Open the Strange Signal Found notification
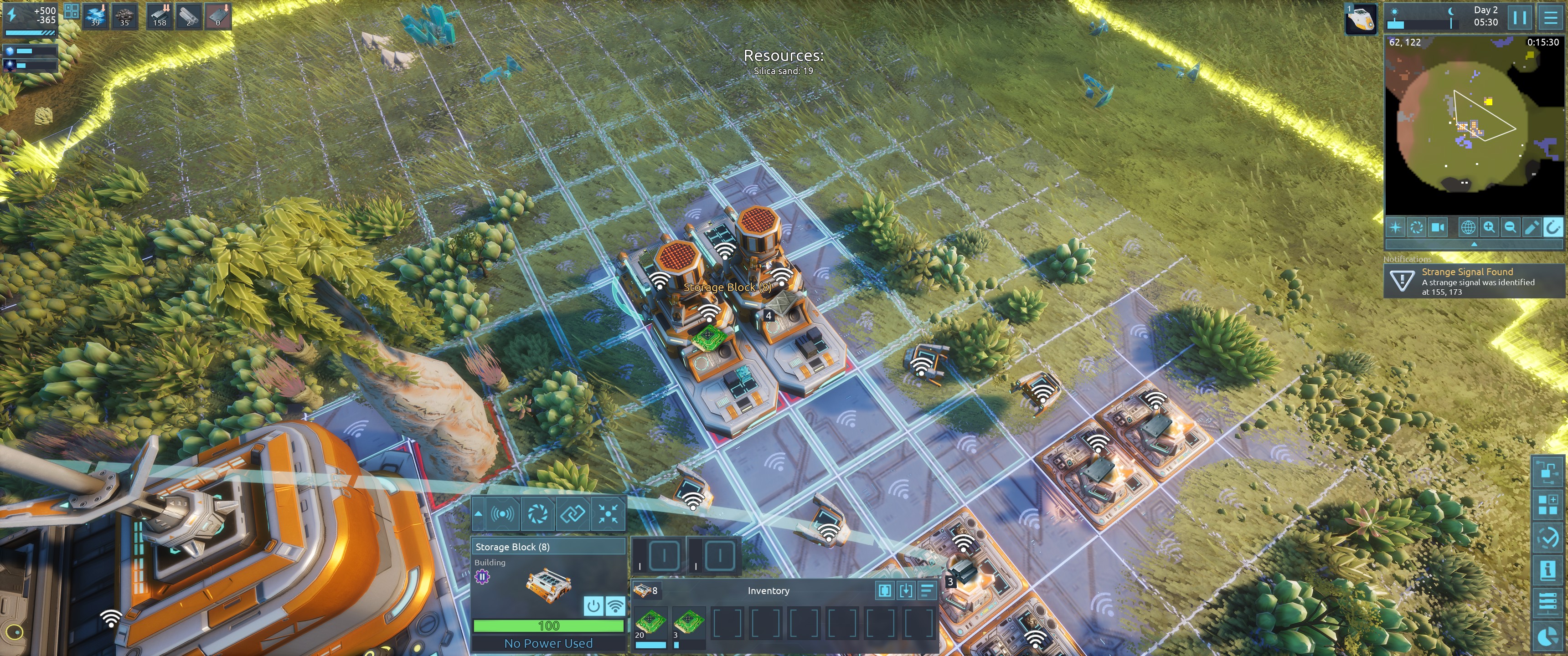 [1474, 281]
